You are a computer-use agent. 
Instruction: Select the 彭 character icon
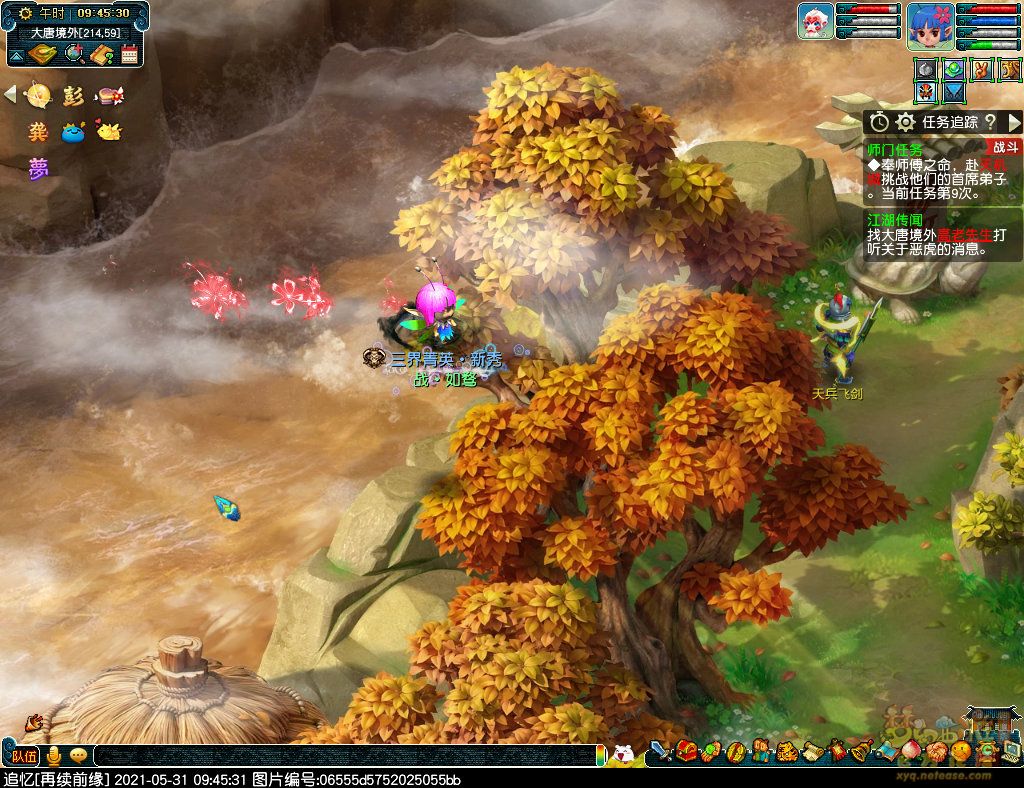tap(72, 96)
